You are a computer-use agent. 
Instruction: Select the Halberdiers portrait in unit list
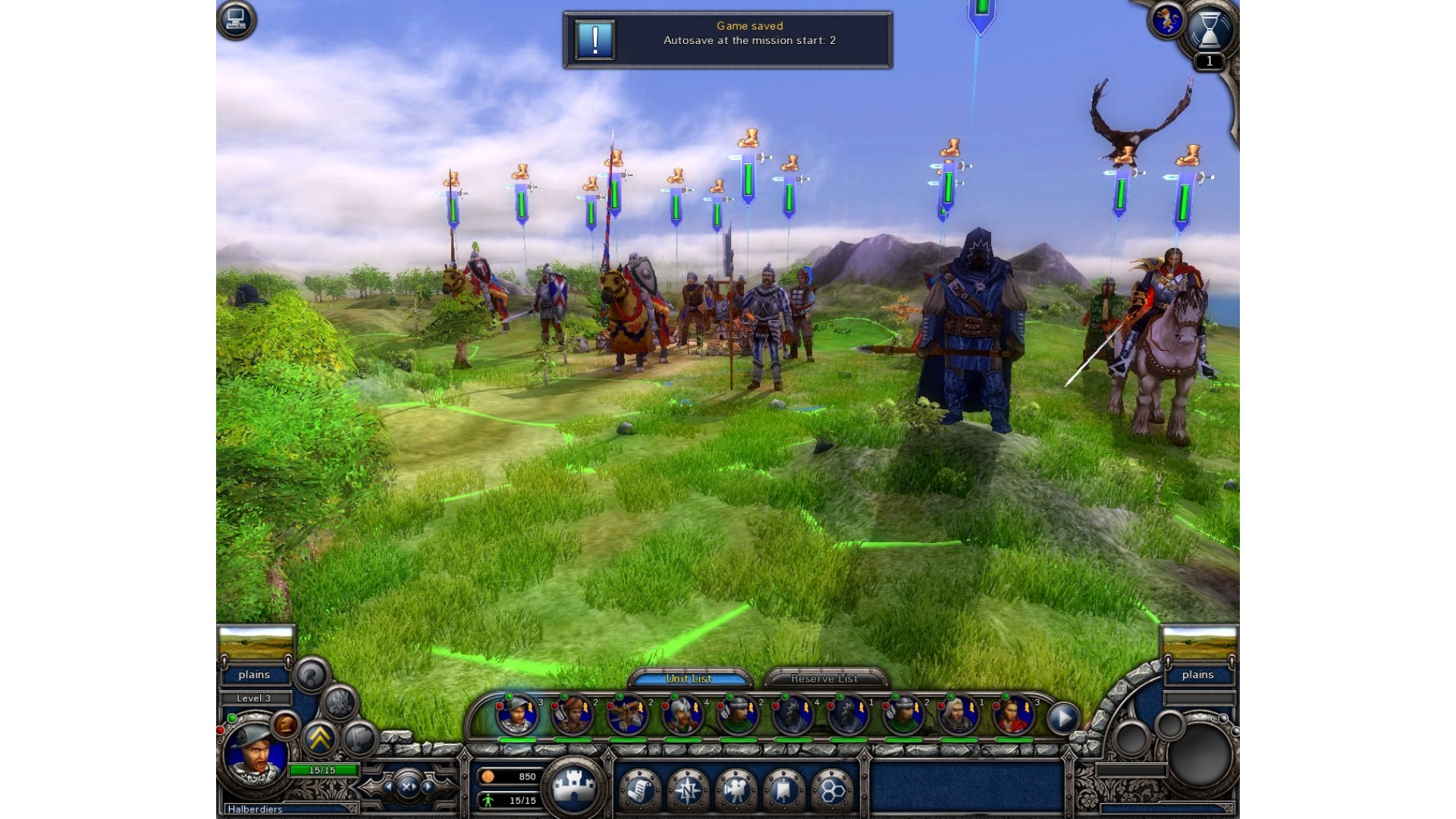coord(516,714)
